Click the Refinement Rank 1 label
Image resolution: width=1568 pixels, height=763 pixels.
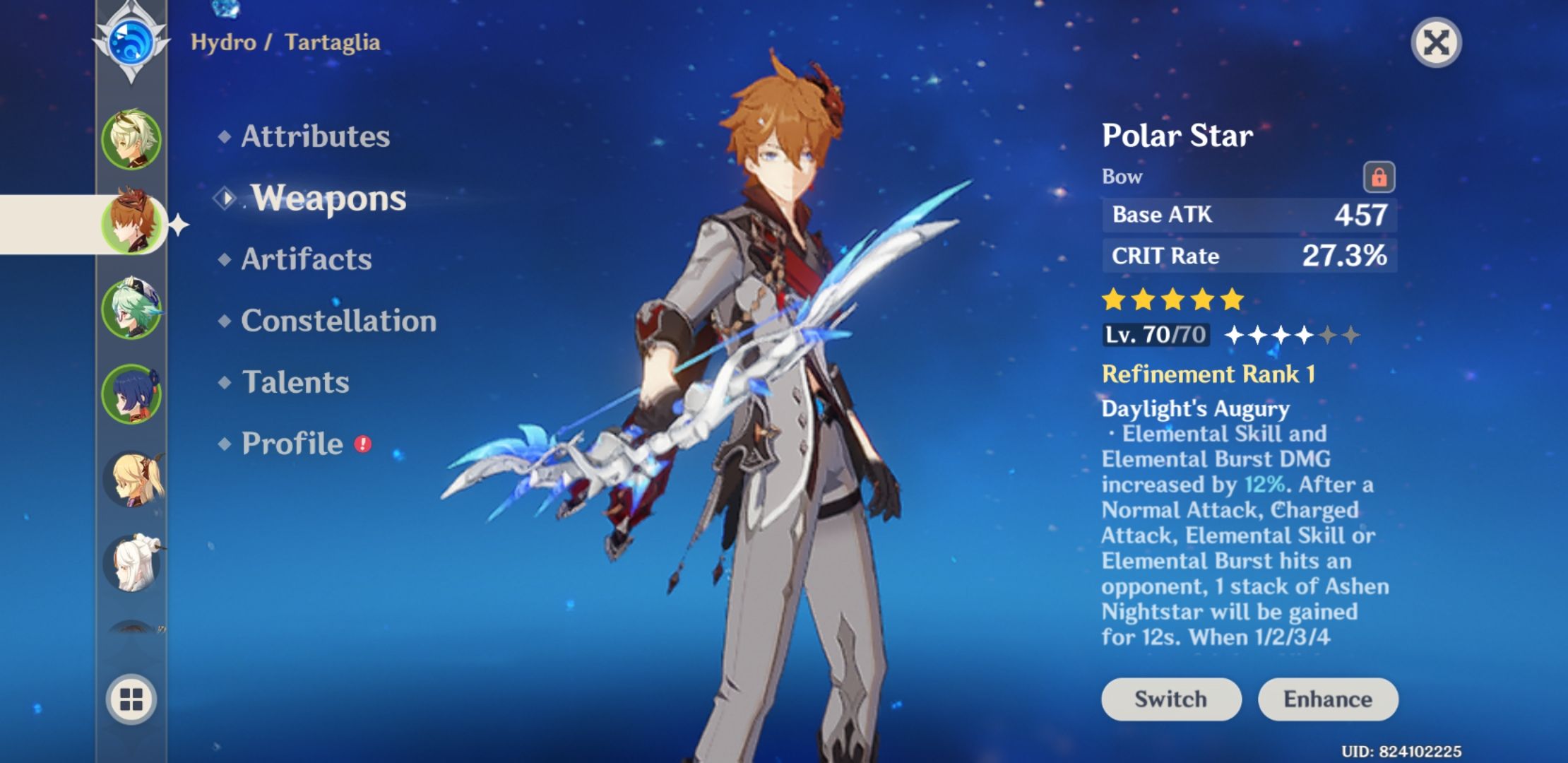click(x=1211, y=374)
